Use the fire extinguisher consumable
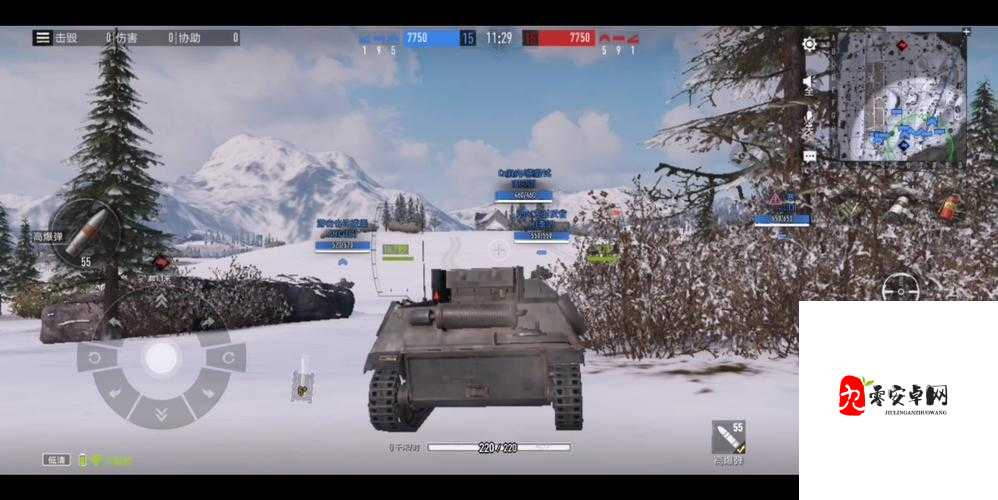Image resolution: width=998 pixels, height=500 pixels. 942,208
